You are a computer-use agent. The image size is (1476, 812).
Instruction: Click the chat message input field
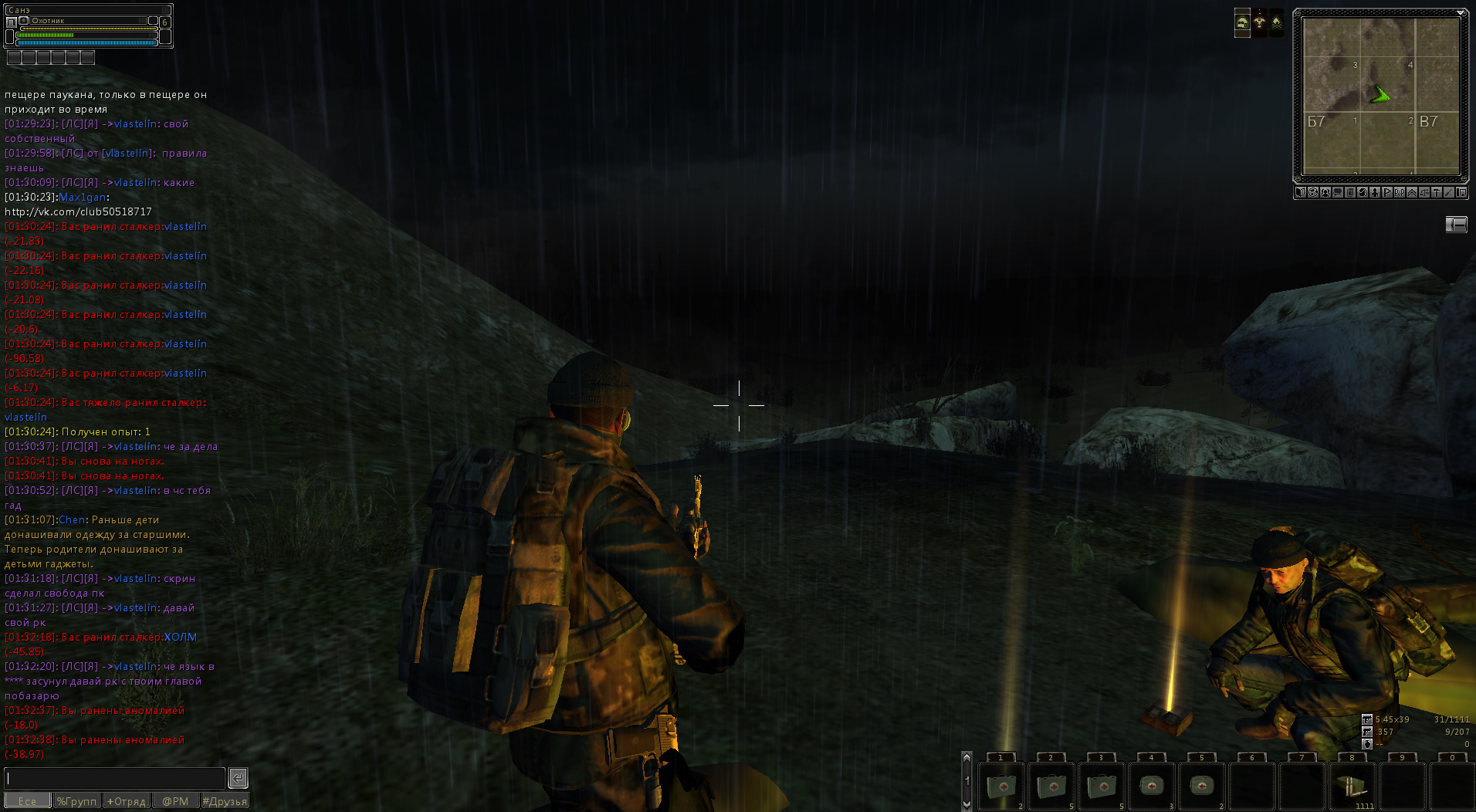pos(114,778)
